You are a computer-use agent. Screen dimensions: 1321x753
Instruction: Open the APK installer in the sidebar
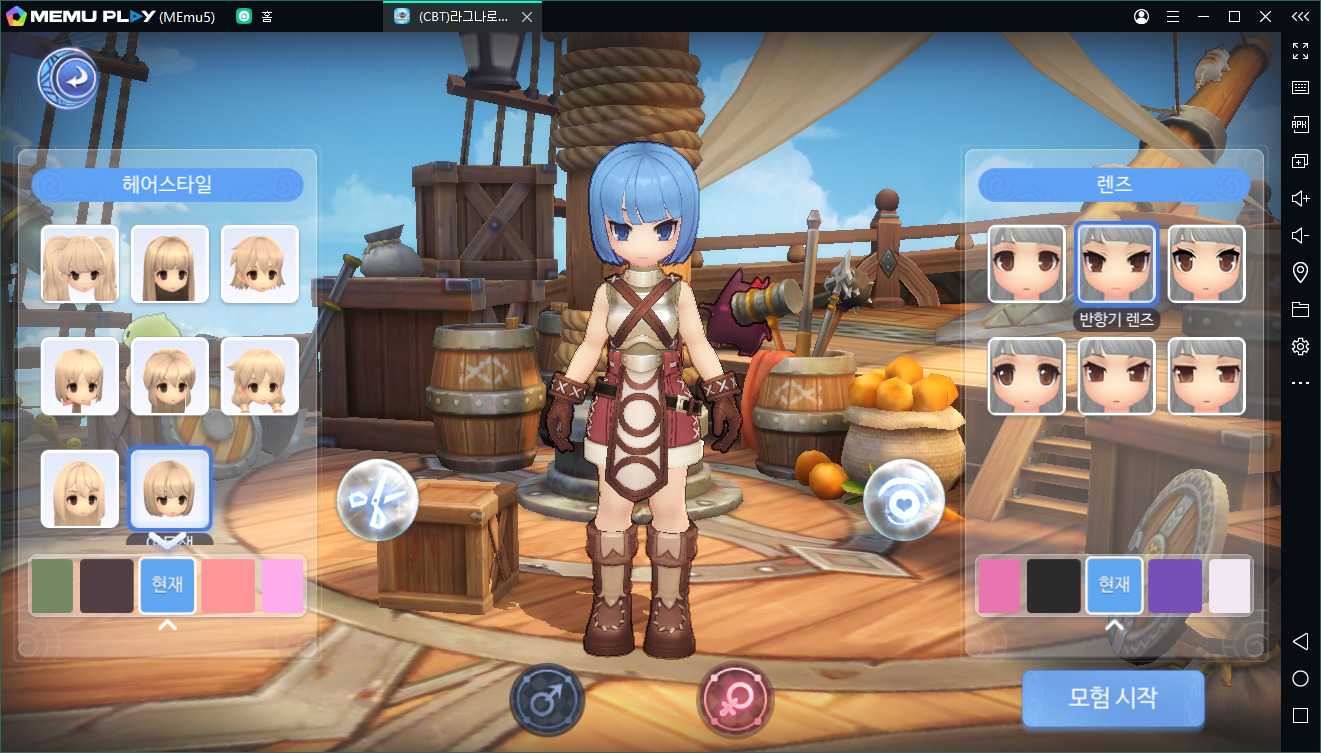[x=1300, y=124]
